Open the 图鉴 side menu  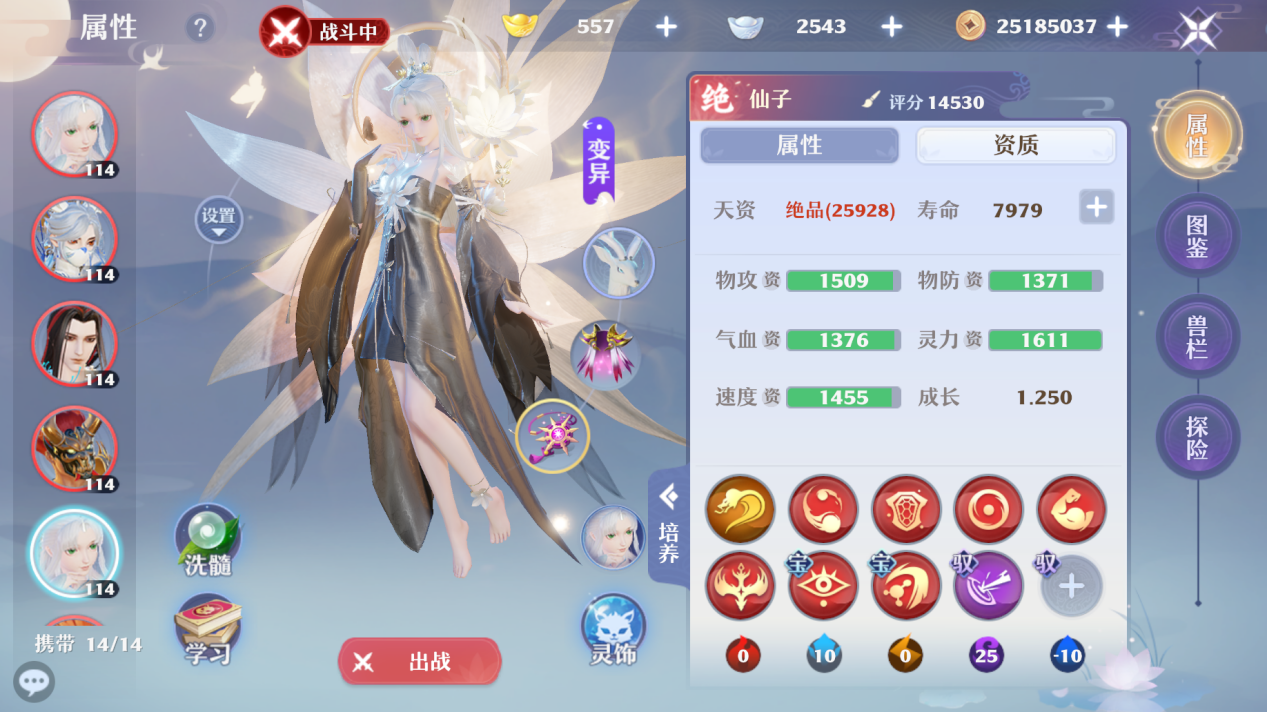click(x=1197, y=236)
